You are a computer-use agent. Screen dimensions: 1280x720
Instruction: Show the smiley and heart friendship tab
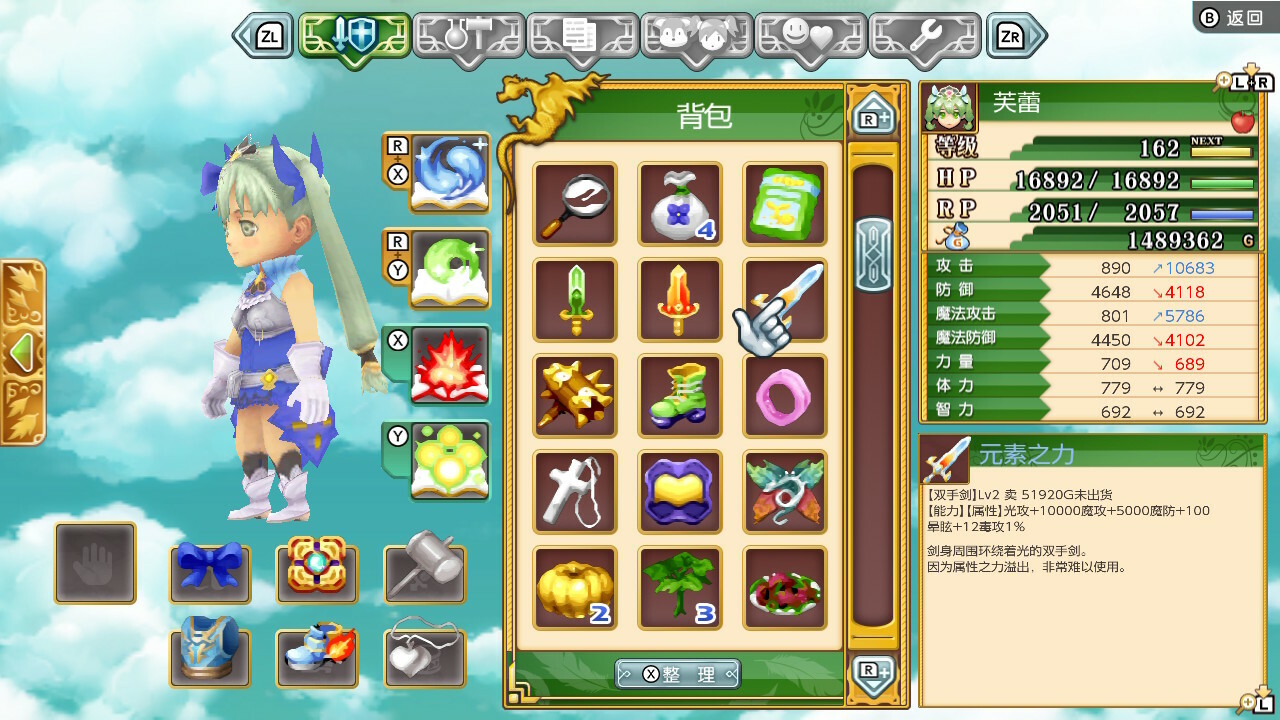[x=810, y=37]
